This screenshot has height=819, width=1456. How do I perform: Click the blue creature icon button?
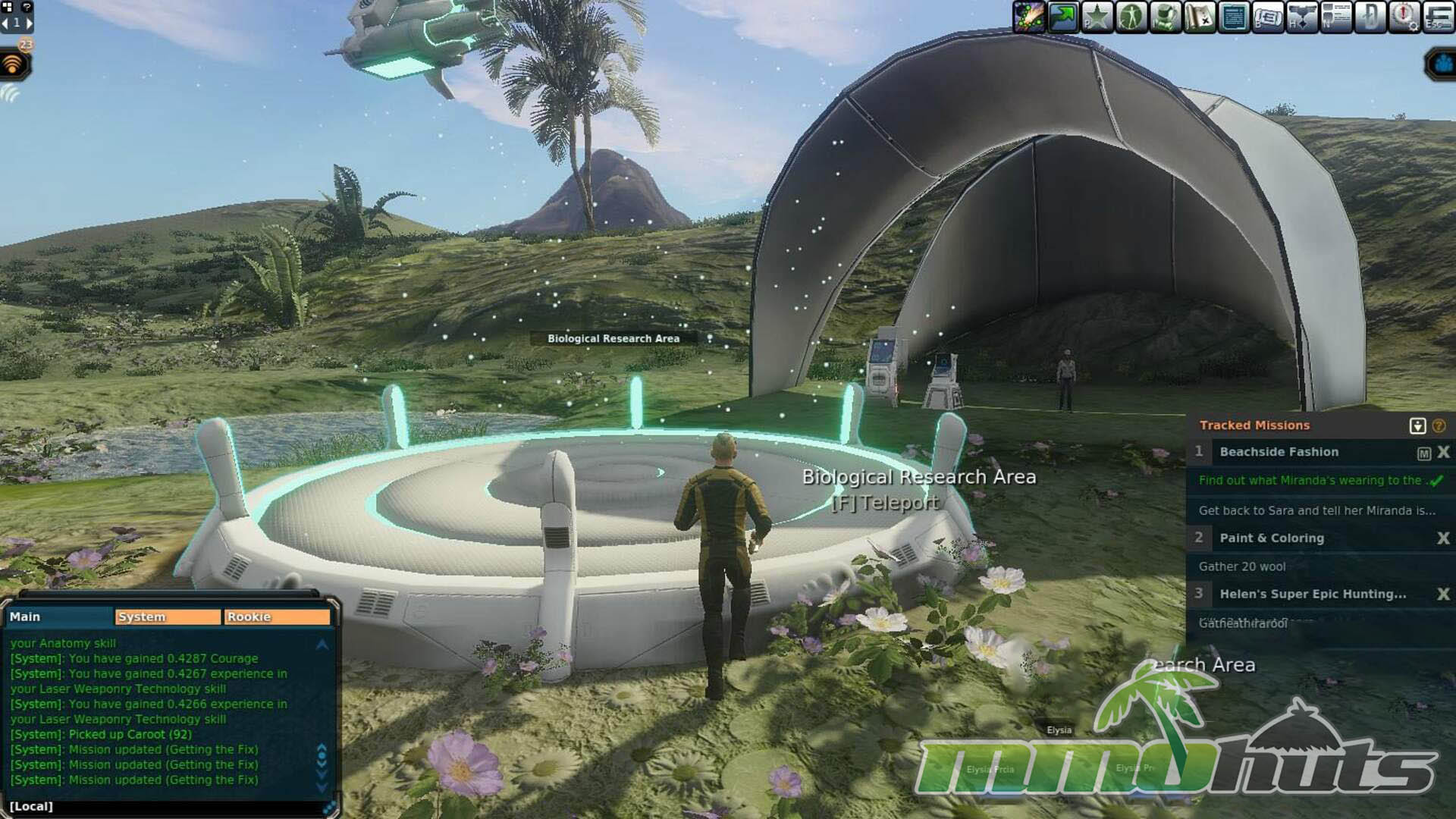[x=1441, y=65]
